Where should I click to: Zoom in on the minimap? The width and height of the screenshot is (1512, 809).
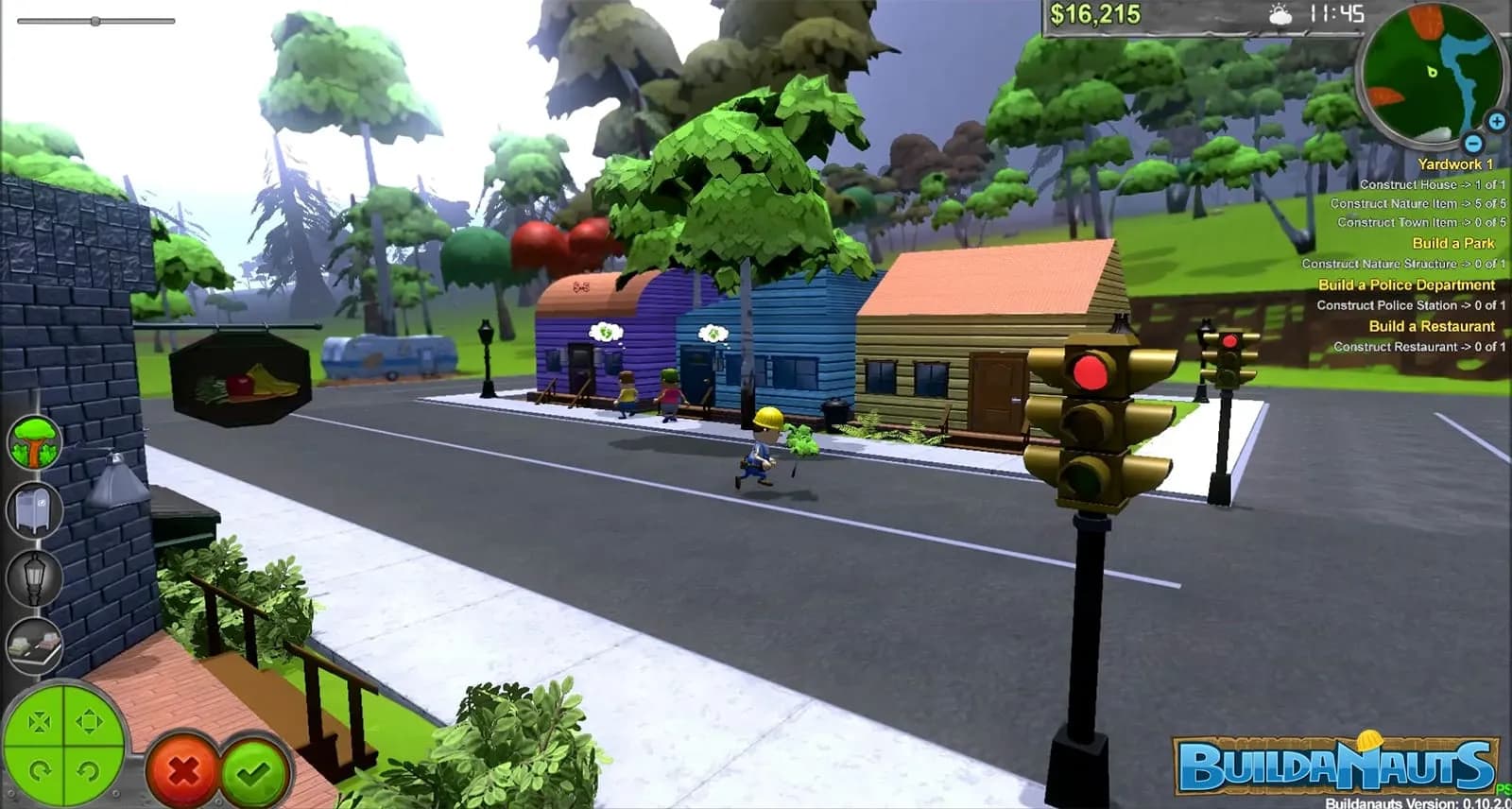click(1498, 121)
